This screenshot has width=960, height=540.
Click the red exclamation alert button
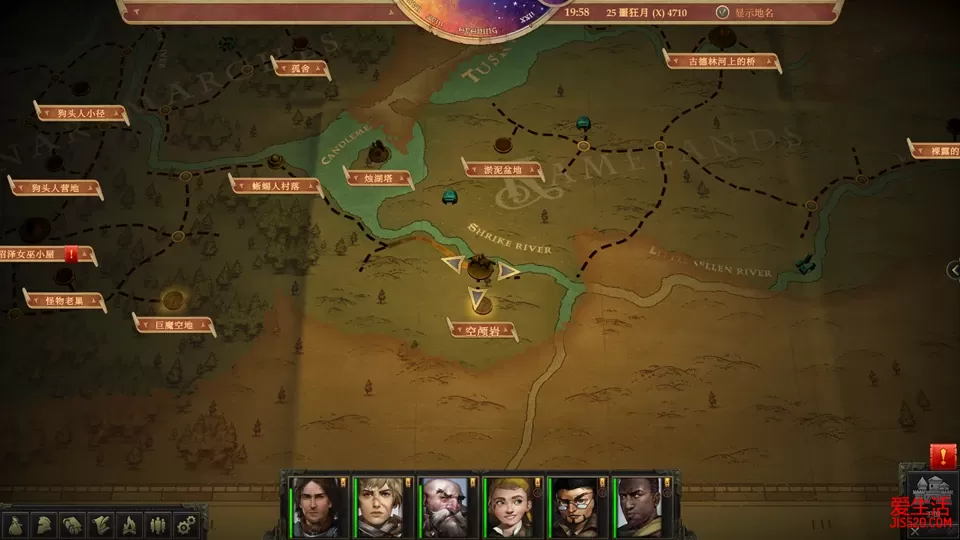pyautogui.click(x=942, y=455)
